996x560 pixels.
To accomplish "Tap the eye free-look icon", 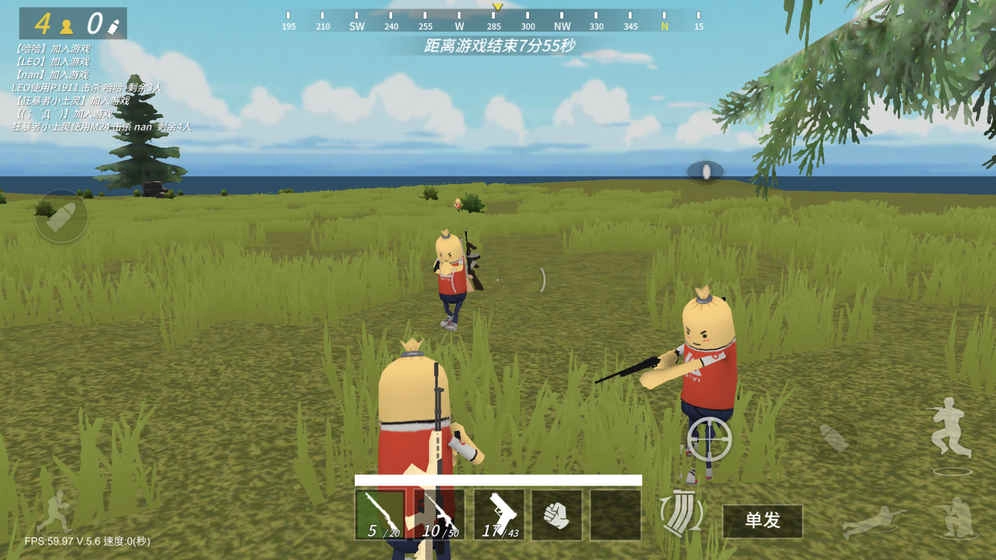I will tap(705, 171).
